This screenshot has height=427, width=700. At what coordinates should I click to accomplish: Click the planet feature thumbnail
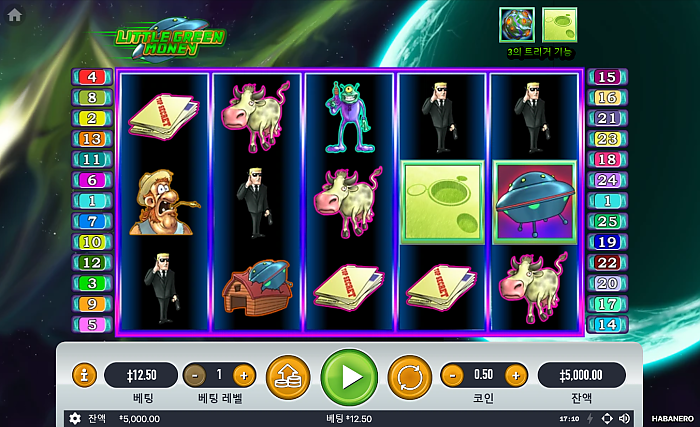(517, 25)
